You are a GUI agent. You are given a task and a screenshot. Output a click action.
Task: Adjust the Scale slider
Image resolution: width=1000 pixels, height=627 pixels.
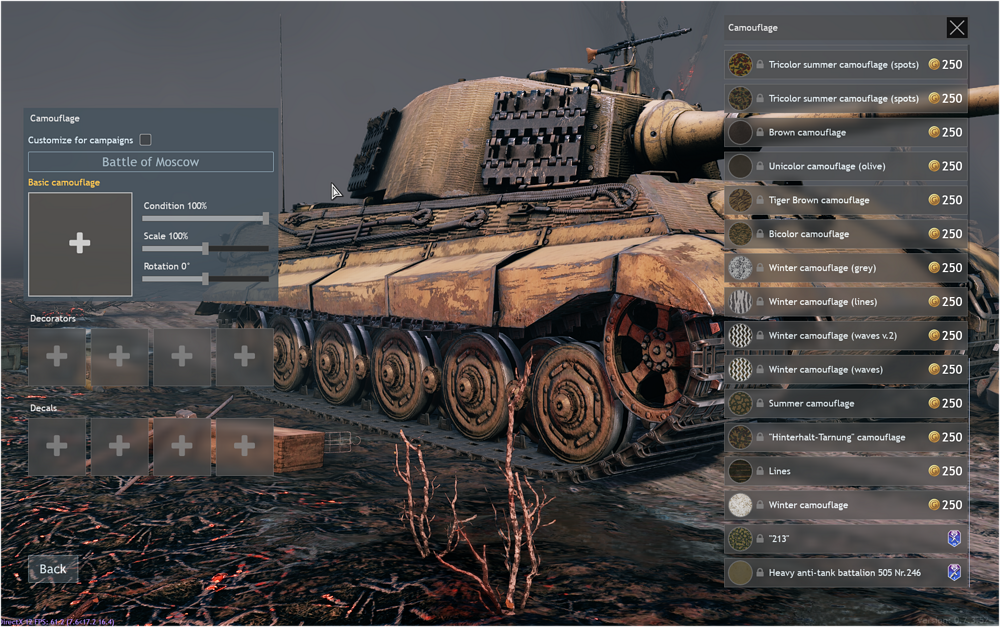click(x=205, y=249)
